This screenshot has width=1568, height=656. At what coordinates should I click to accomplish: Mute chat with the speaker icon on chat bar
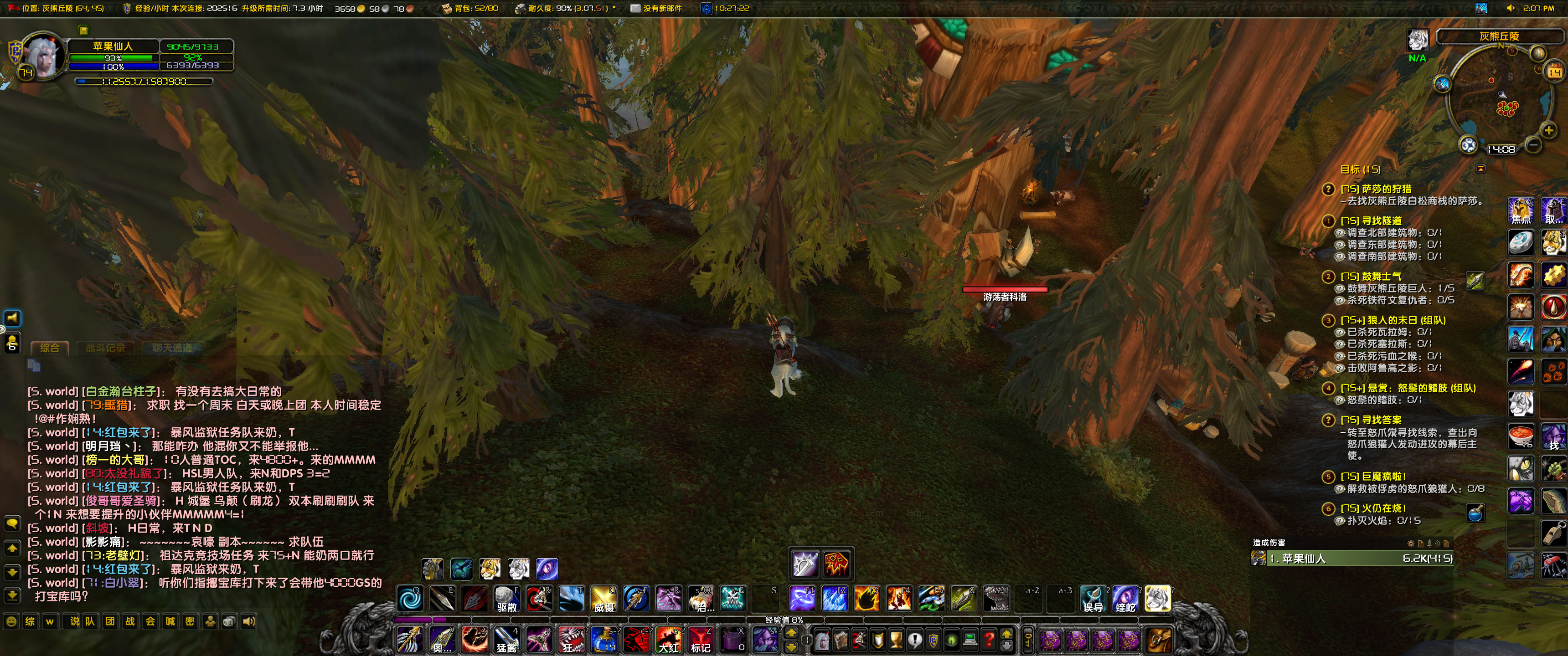coord(250,622)
